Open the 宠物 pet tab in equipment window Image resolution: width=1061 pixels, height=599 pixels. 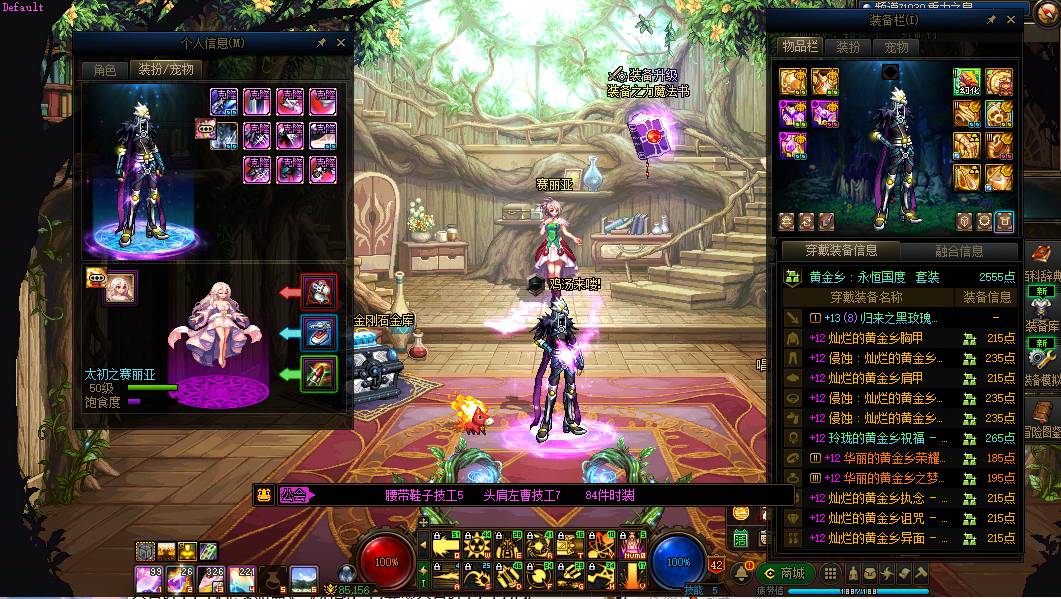[897, 47]
